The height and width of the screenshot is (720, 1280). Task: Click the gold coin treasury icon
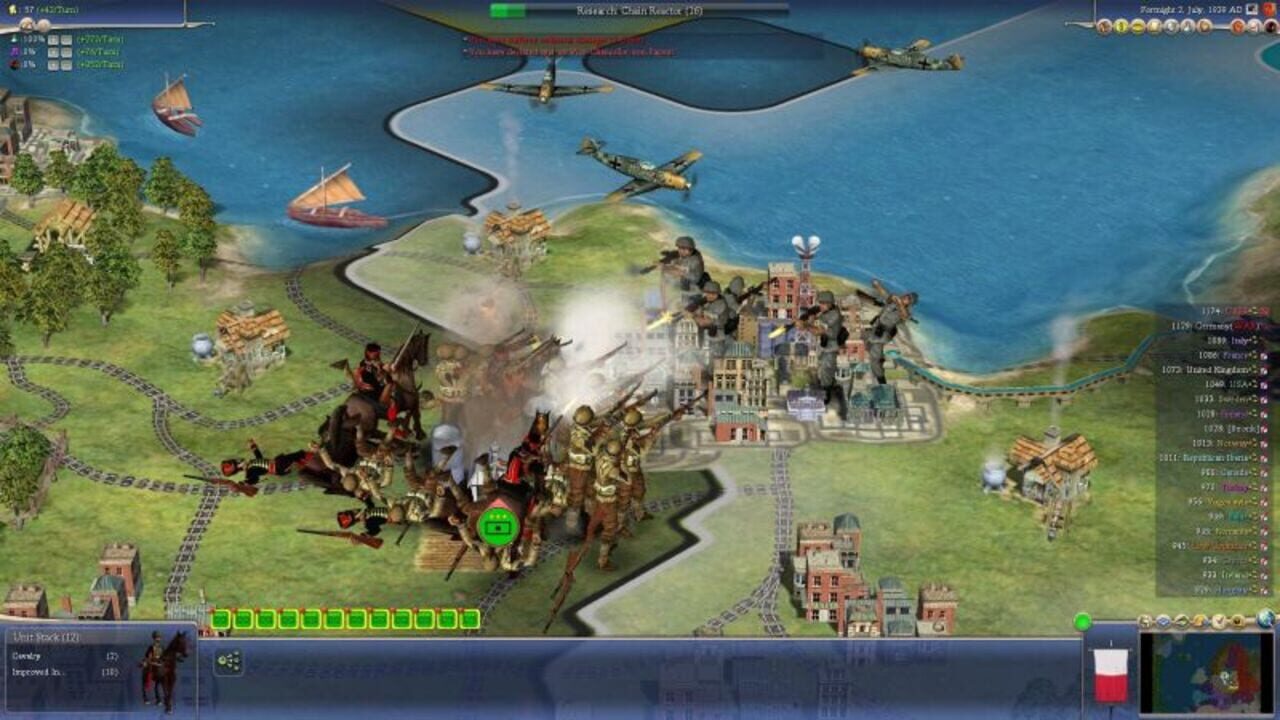point(12,10)
